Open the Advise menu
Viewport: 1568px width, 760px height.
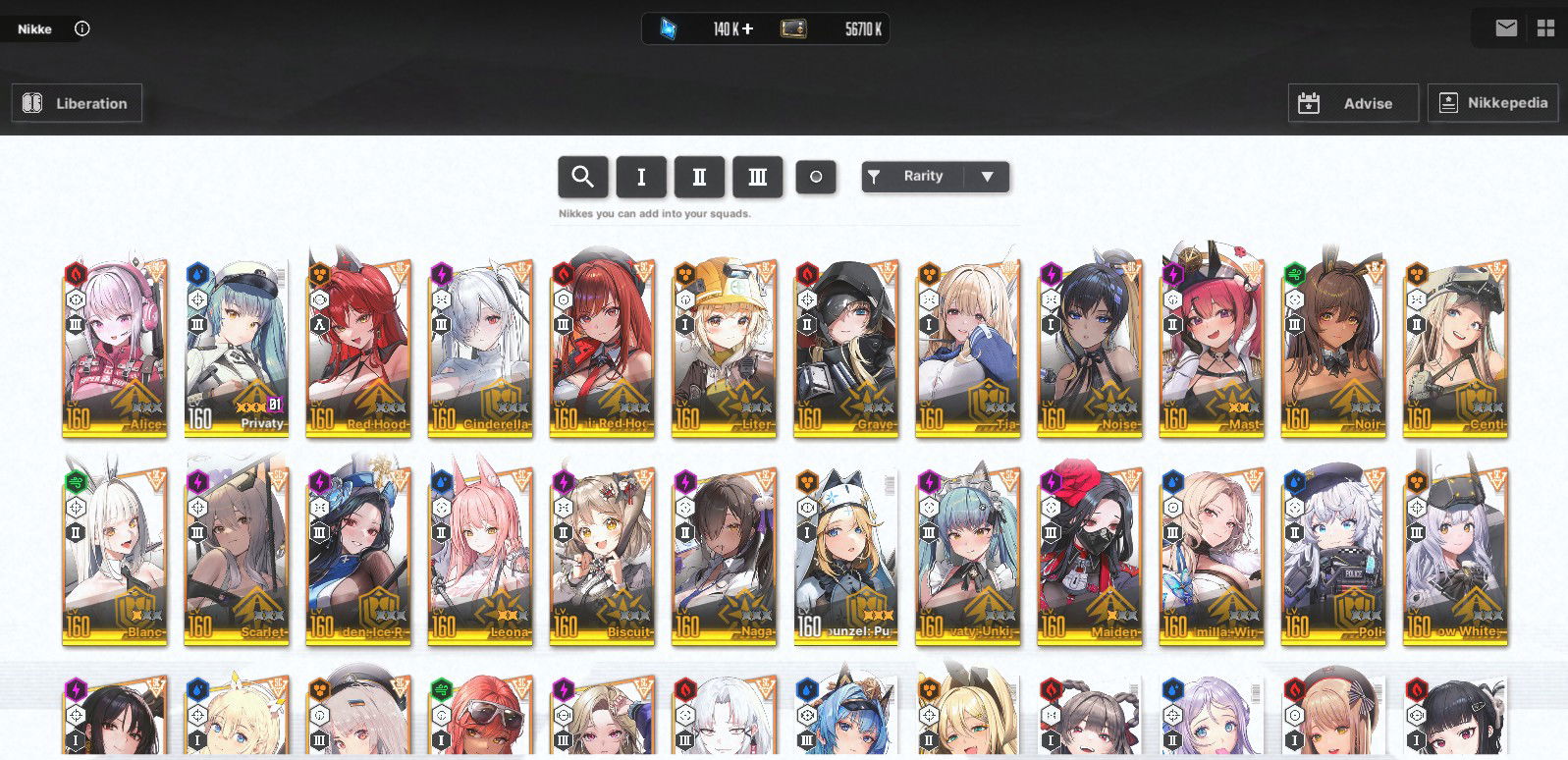pos(1353,102)
